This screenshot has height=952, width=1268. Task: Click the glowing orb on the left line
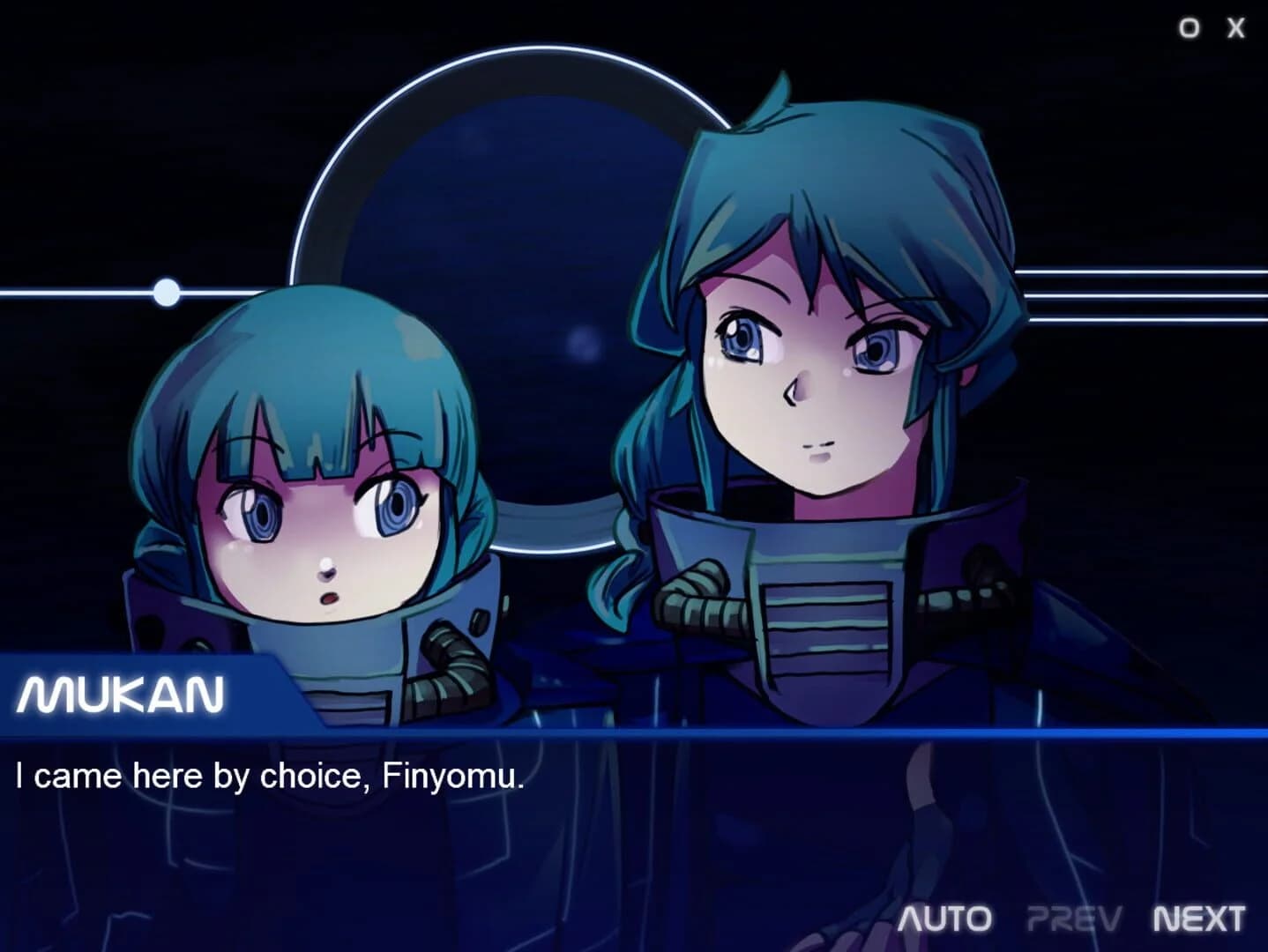pyautogui.click(x=165, y=291)
